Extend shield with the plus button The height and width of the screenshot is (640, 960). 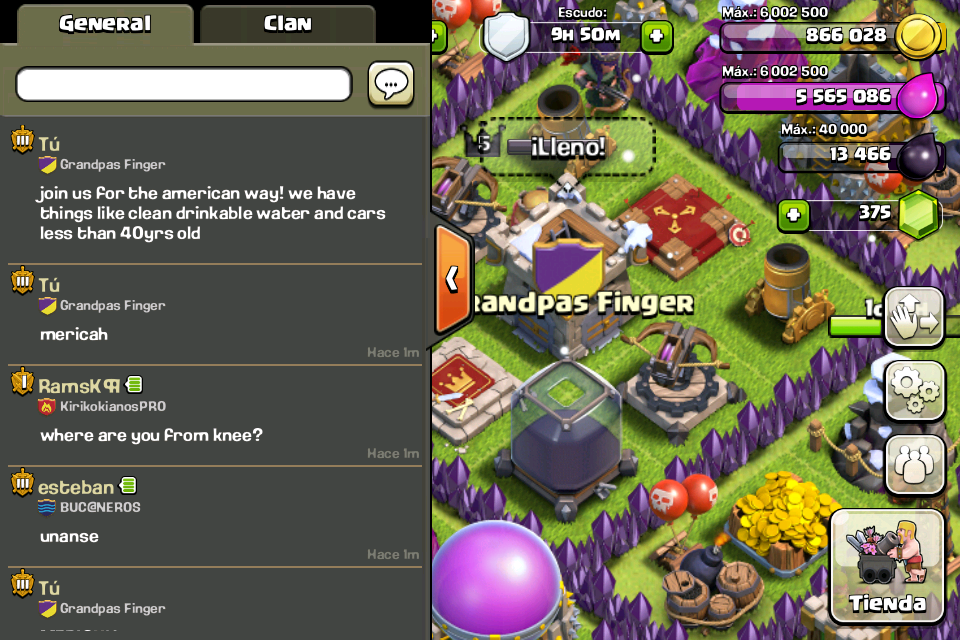coord(656,37)
